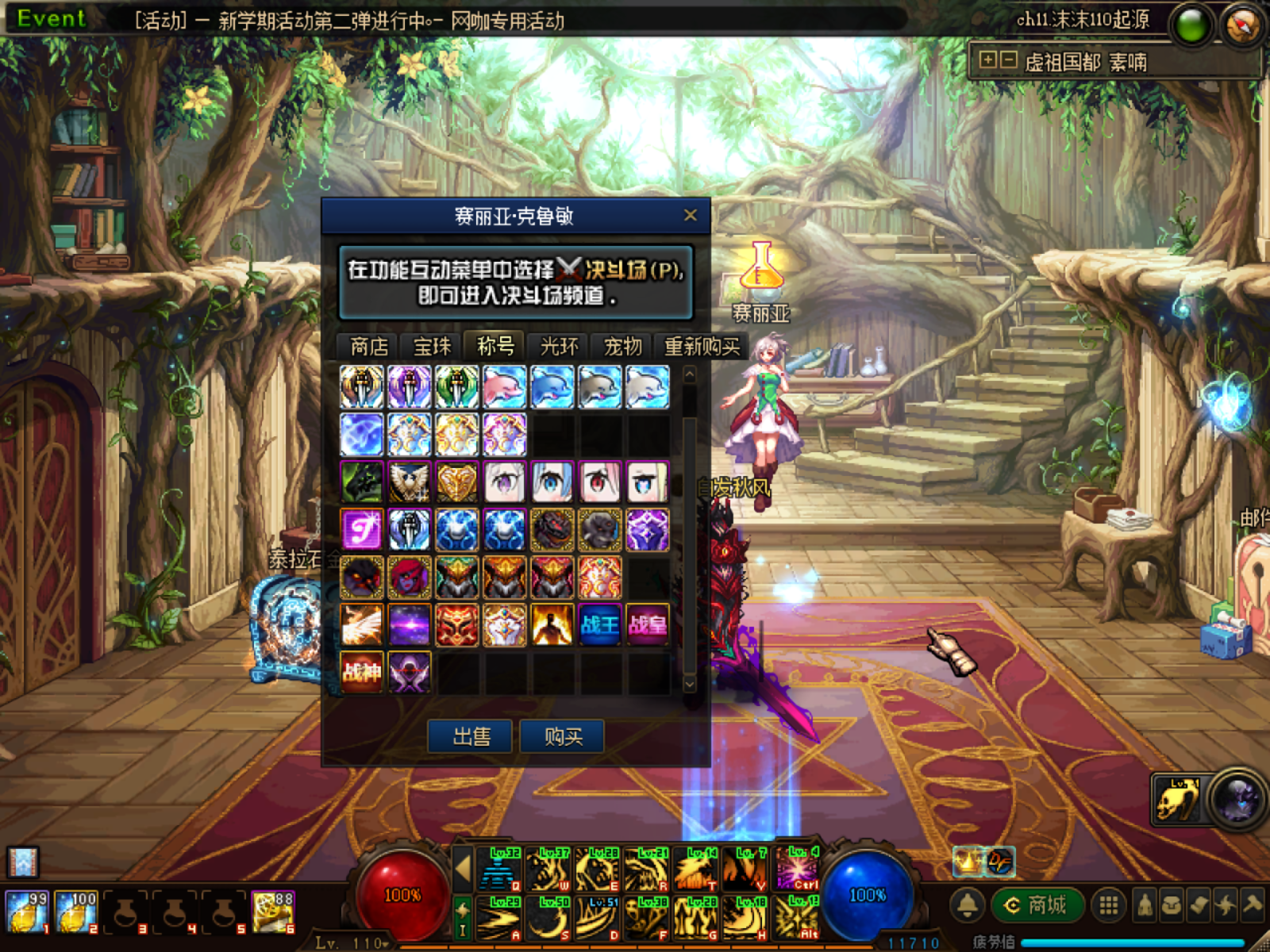Close the 赛丽亚·克鲁敏 shop window
This screenshot has width=1270, height=952.
pos(690,215)
